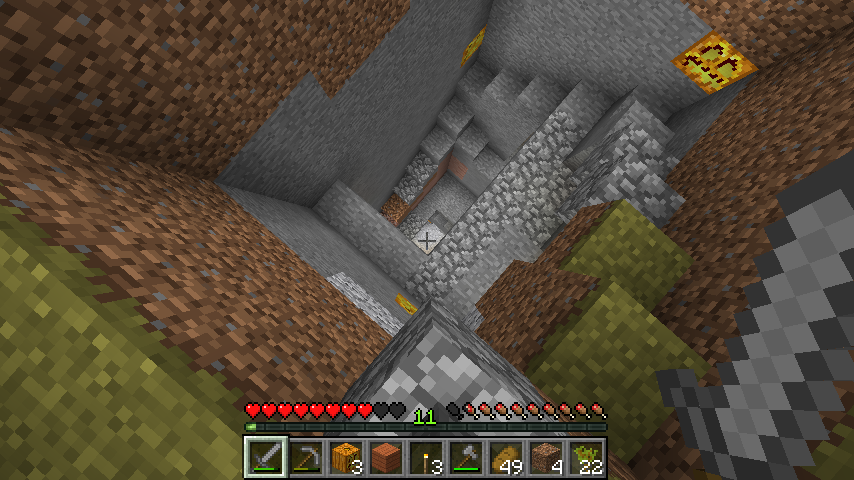Choose the carved pumpkin stack slot

(x=345, y=457)
